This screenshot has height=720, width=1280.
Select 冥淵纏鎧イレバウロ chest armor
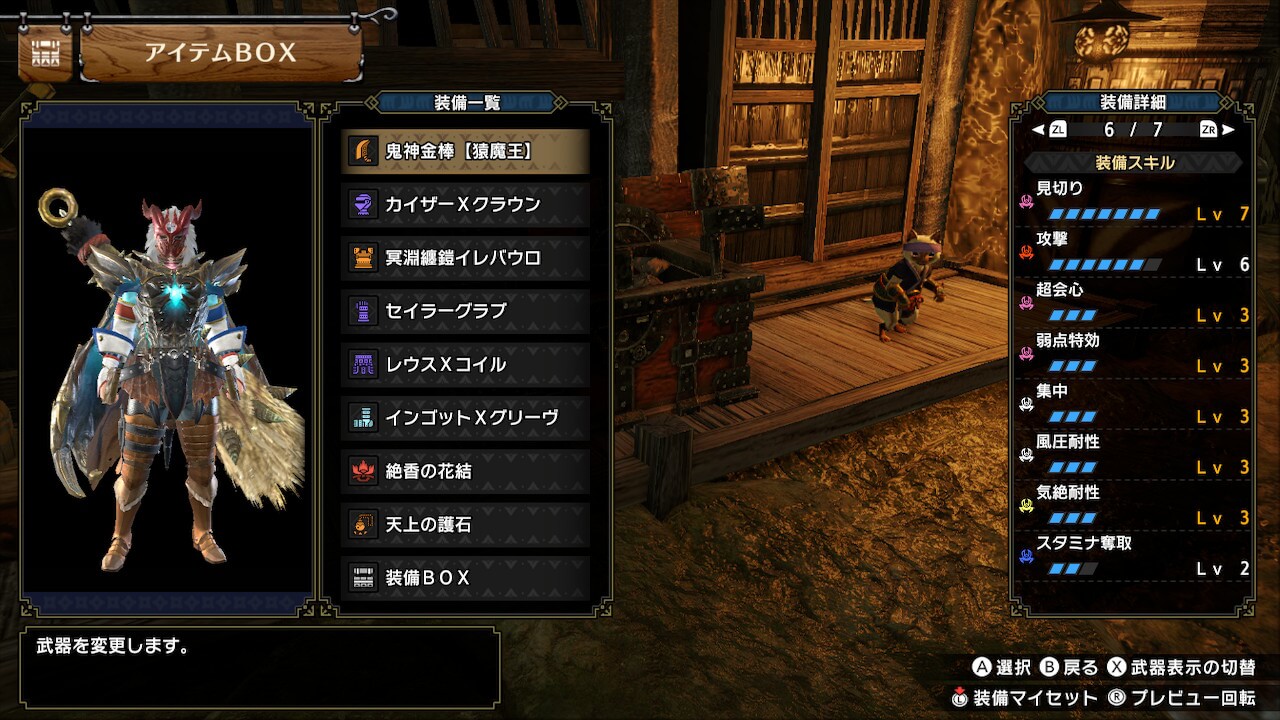[x=465, y=258]
